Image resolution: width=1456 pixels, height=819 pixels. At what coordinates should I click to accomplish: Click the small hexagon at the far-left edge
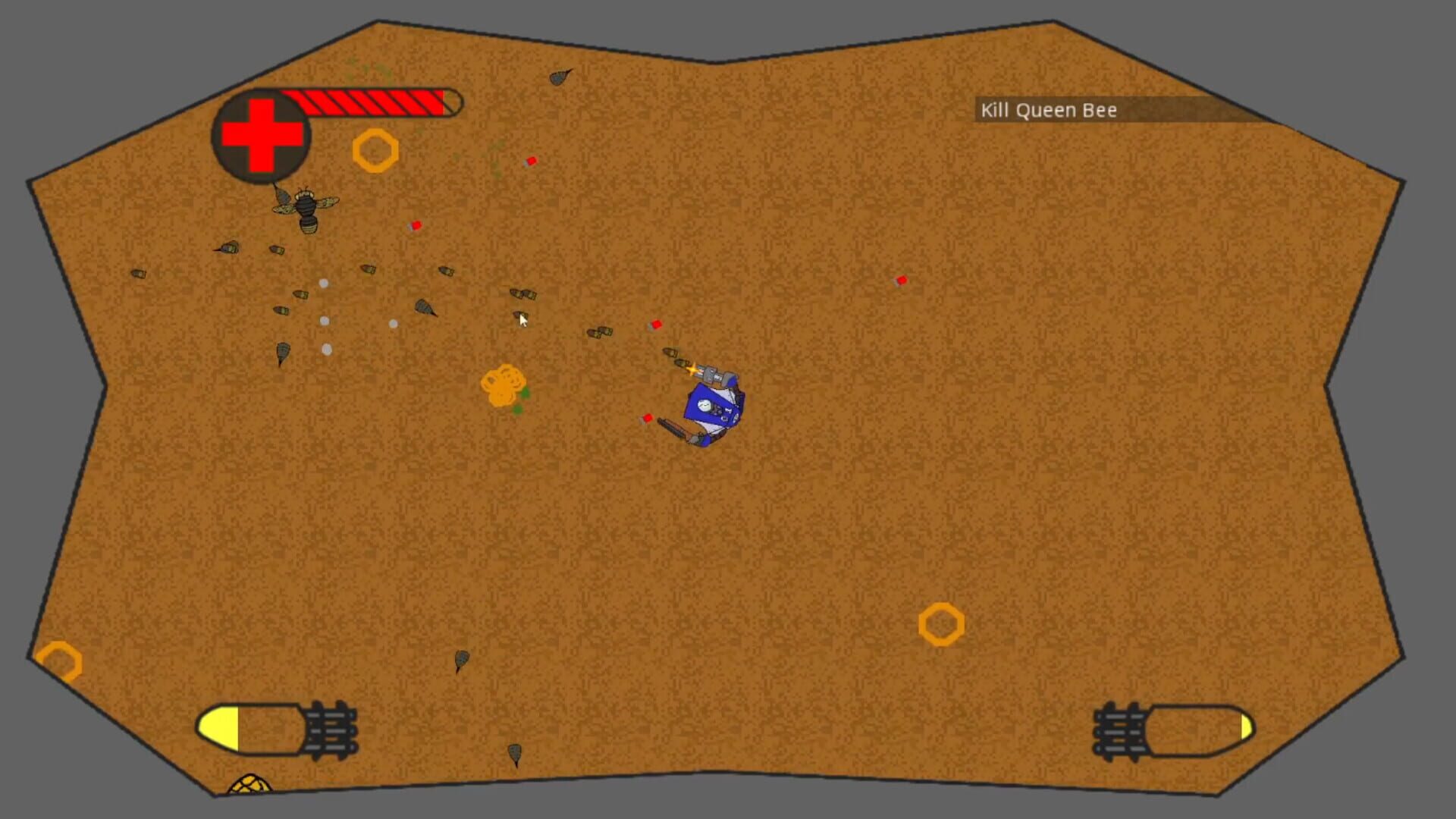tap(59, 661)
